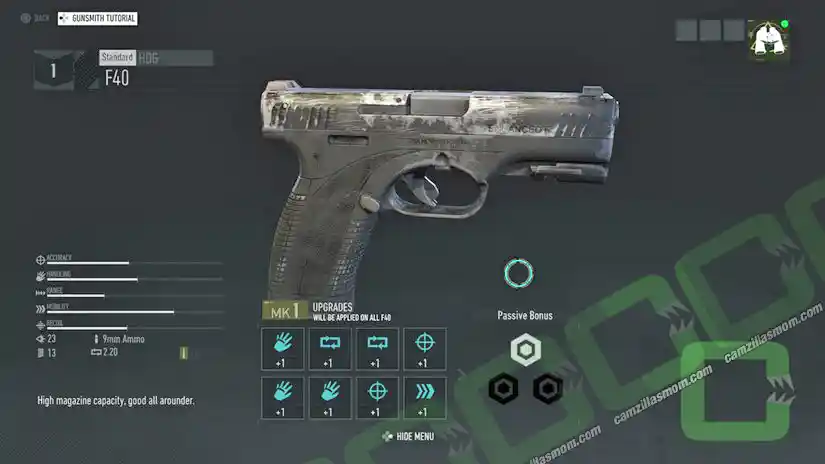Open the player avatar with binoculars emblem
This screenshot has width=825, height=464.
pos(767,40)
